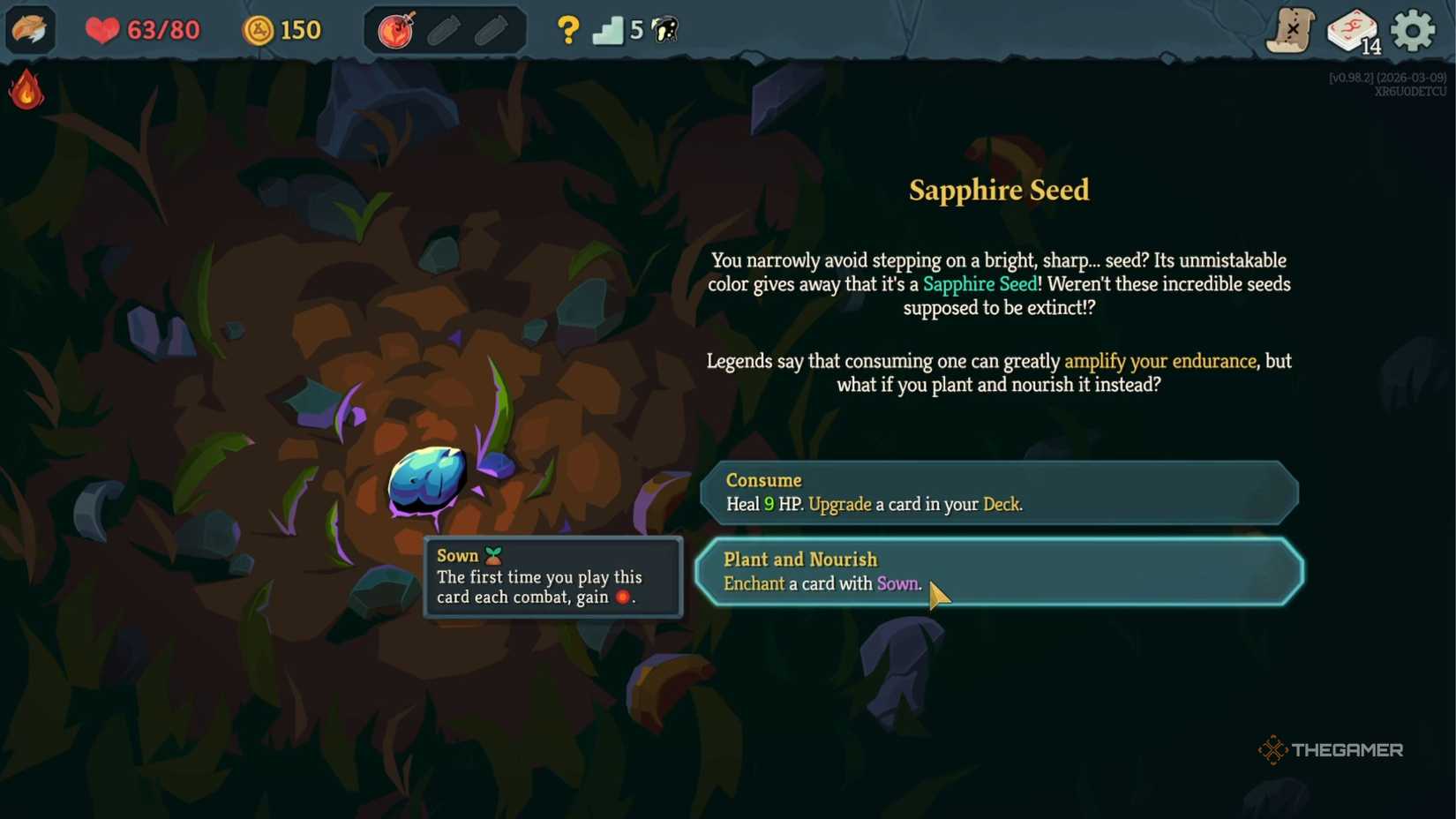The width and height of the screenshot is (1456, 819).
Task: Click the sapphire seed lying in the dirt
Action: coord(426,481)
